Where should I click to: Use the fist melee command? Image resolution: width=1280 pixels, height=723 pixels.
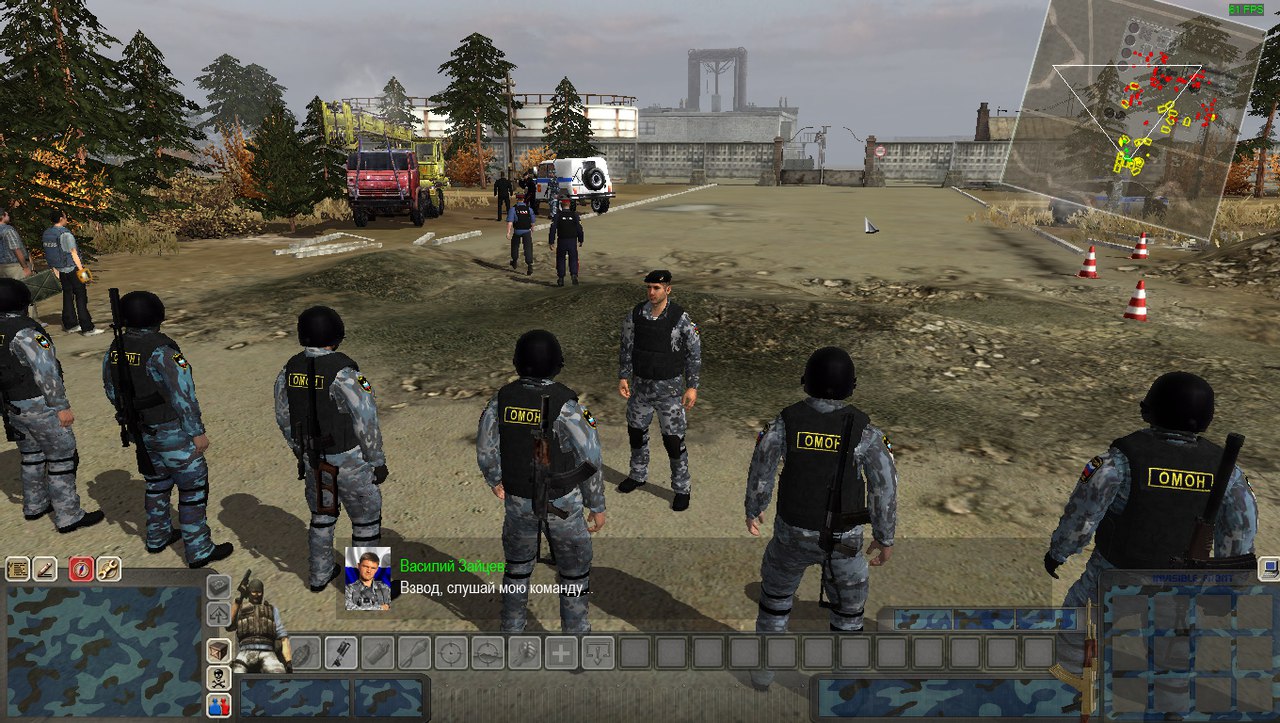tap(524, 653)
